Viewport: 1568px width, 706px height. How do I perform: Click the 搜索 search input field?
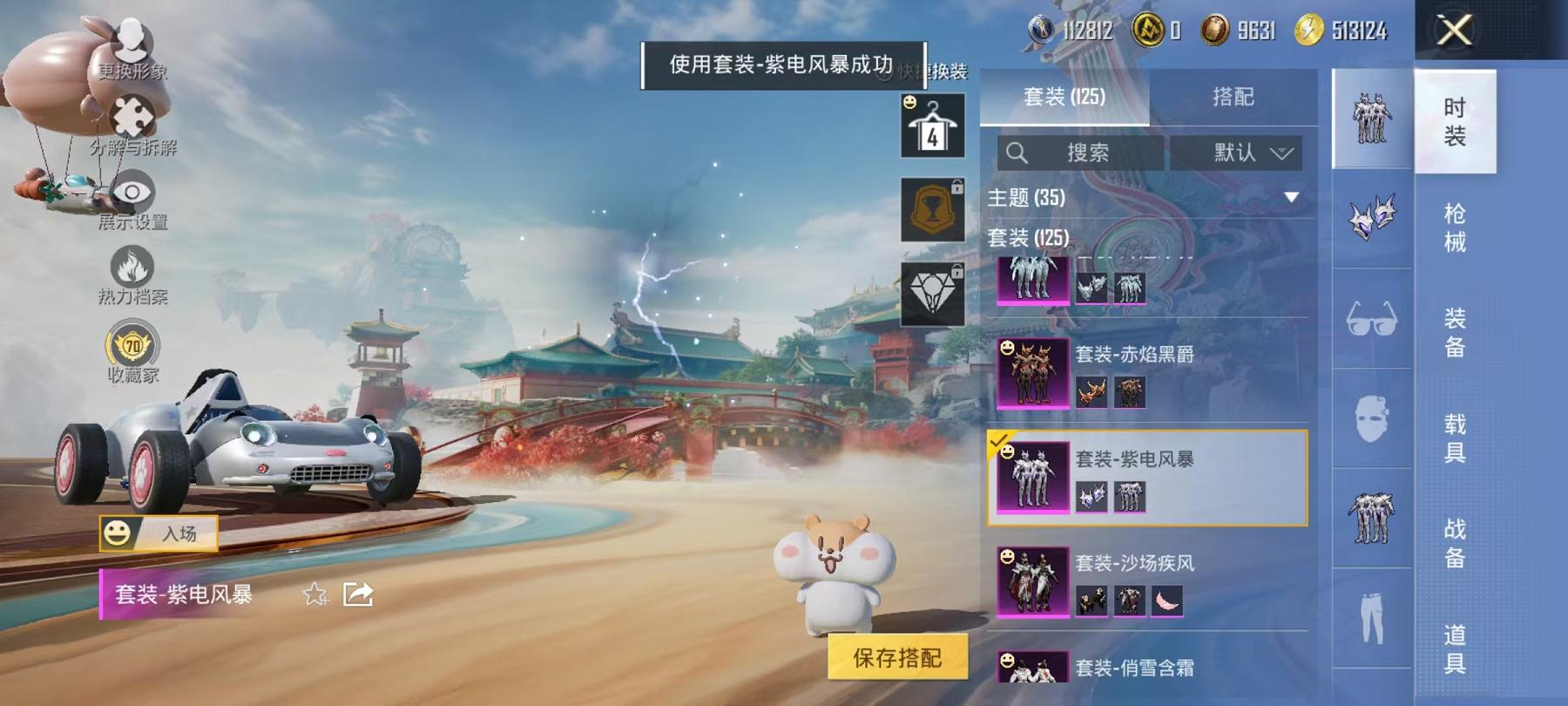tap(1080, 153)
